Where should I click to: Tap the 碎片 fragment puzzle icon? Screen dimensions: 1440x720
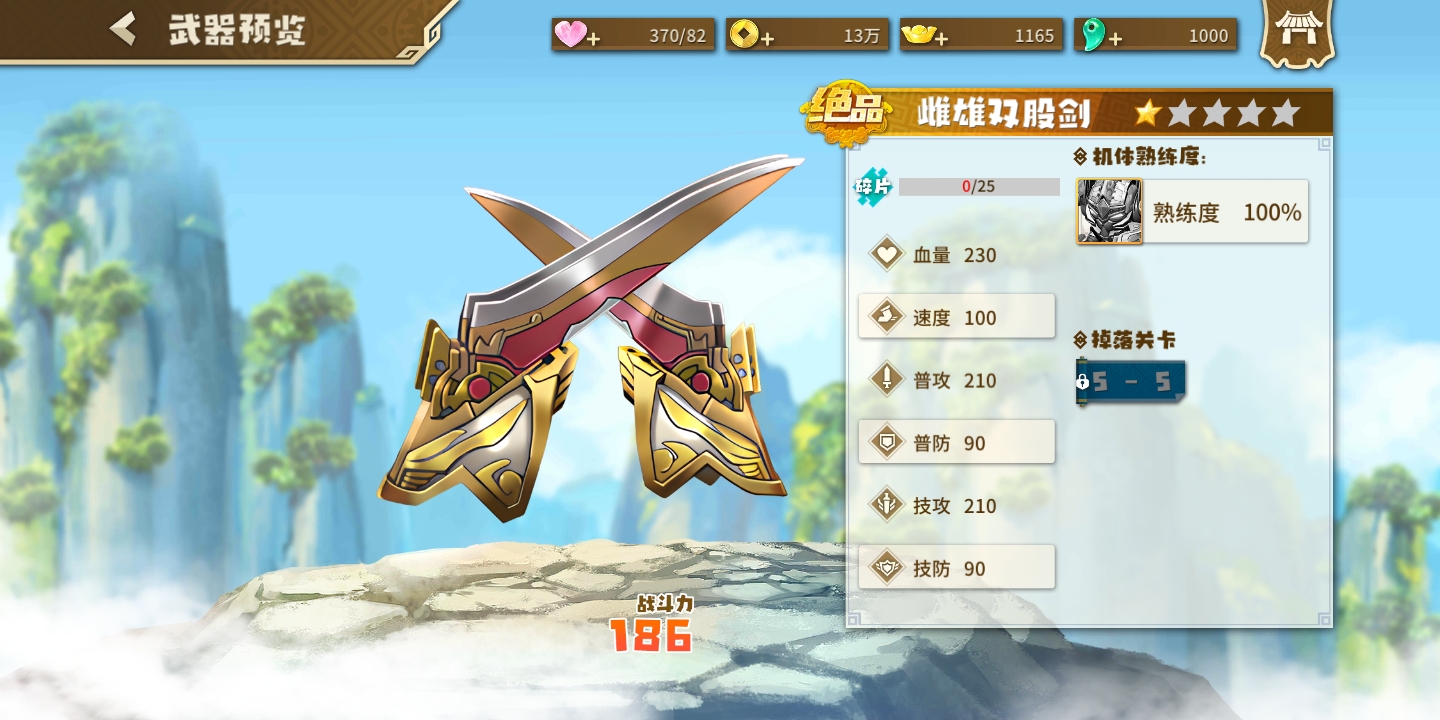click(x=872, y=187)
